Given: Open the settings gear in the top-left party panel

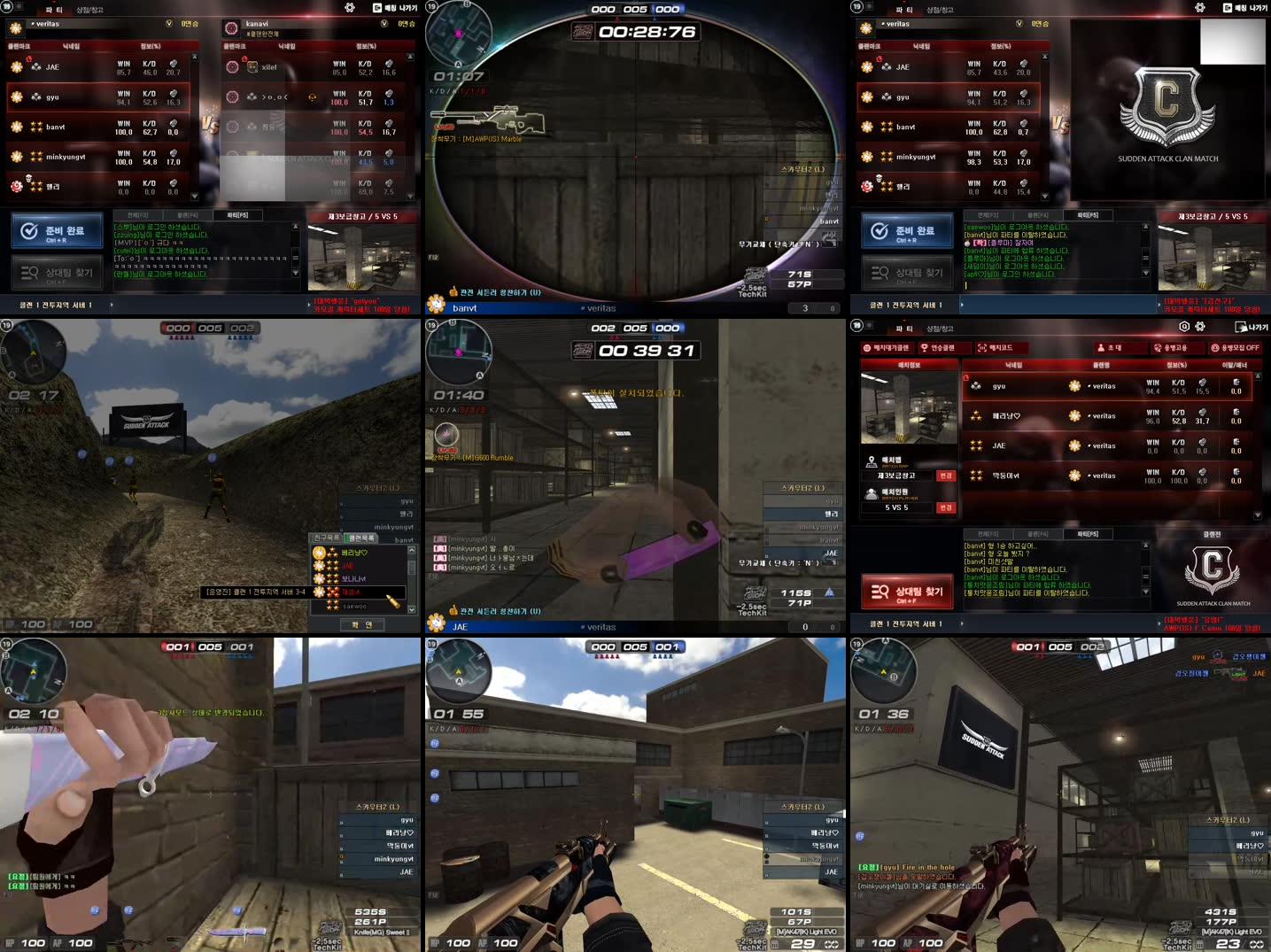Looking at the screenshot, I should pos(350,7).
